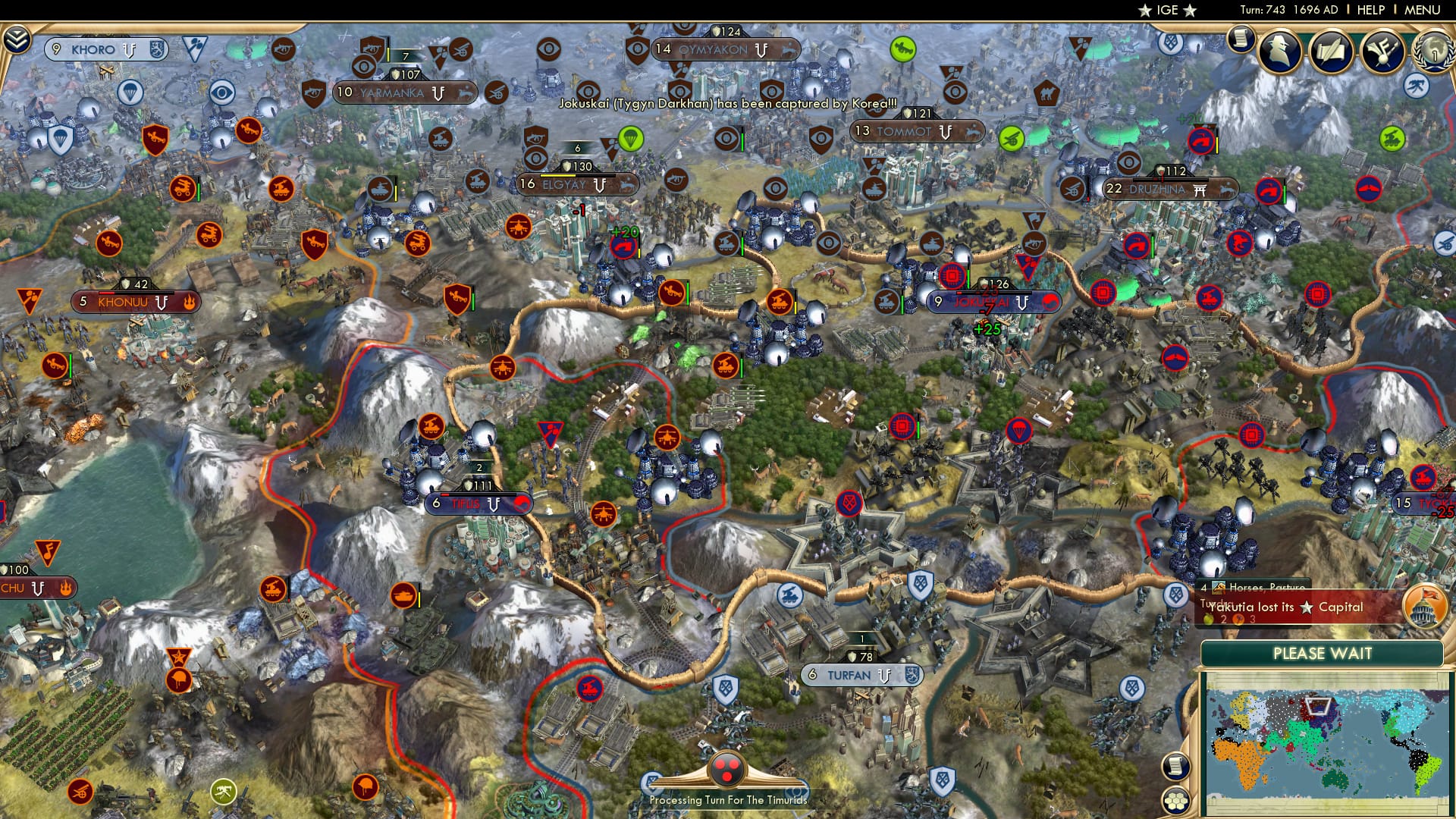Open the notification log scroll icon top-right

coord(1241,39)
